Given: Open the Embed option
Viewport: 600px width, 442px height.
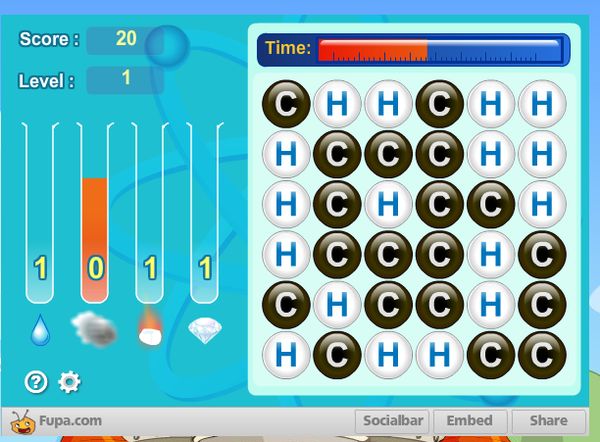Looking at the screenshot, I should tap(469, 421).
